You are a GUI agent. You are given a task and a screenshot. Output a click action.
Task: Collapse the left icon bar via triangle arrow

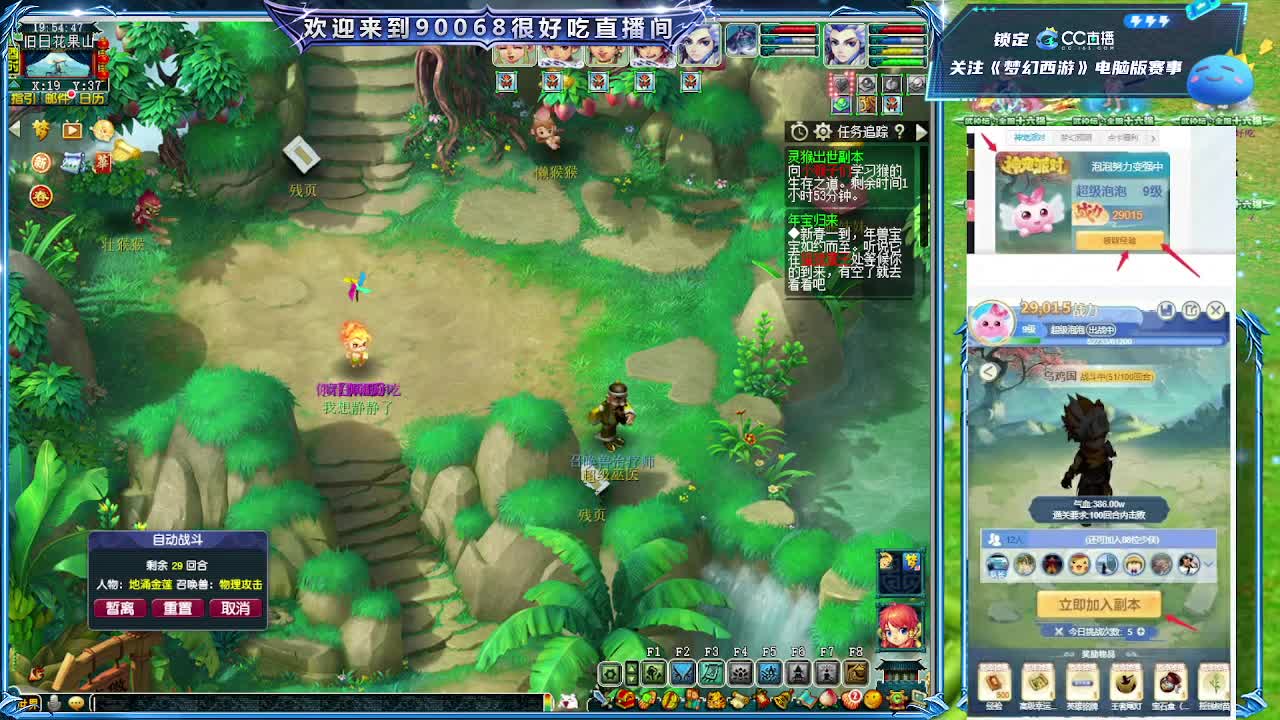(14, 129)
